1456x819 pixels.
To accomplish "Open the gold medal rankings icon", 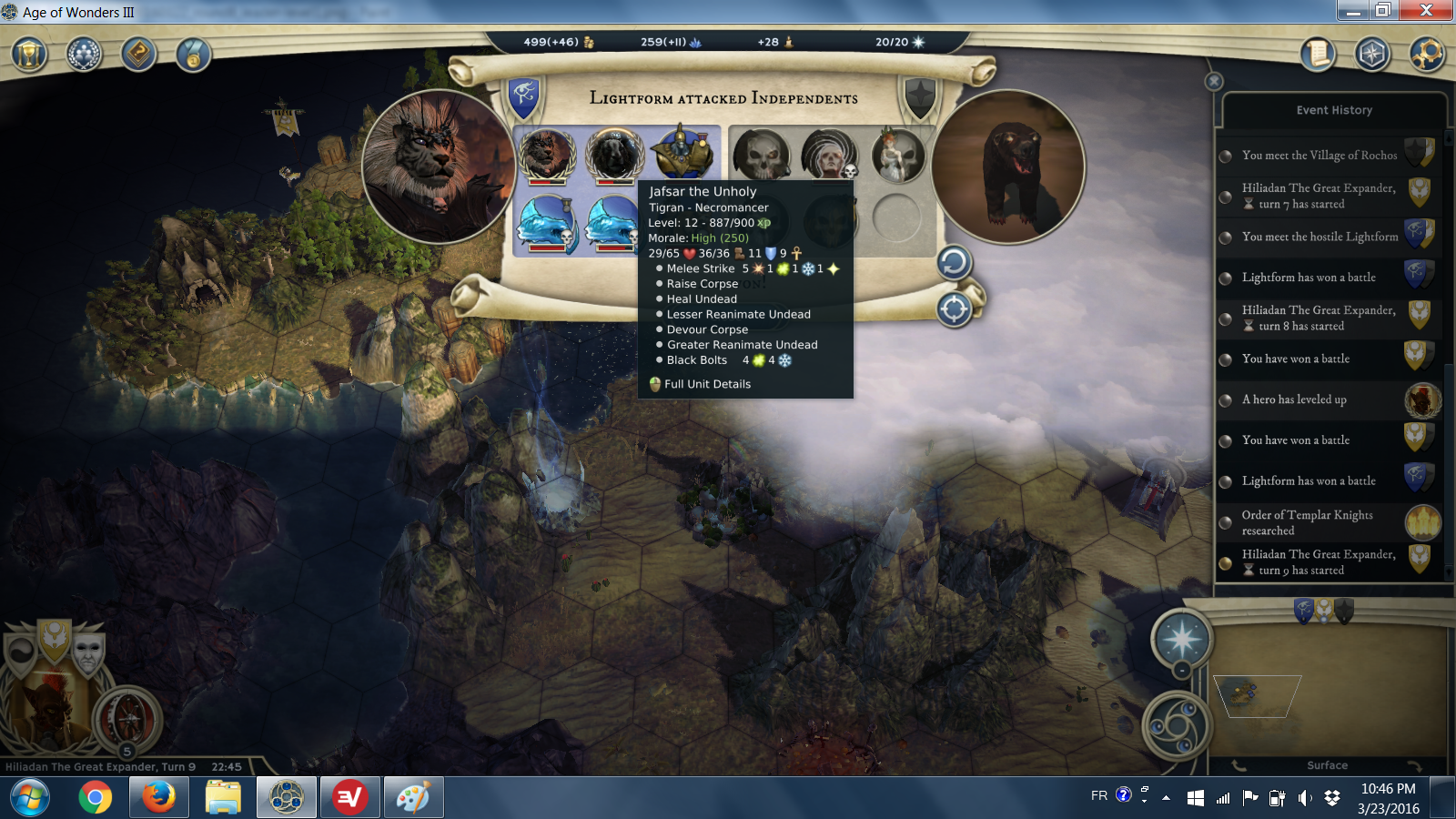I will coord(193,55).
